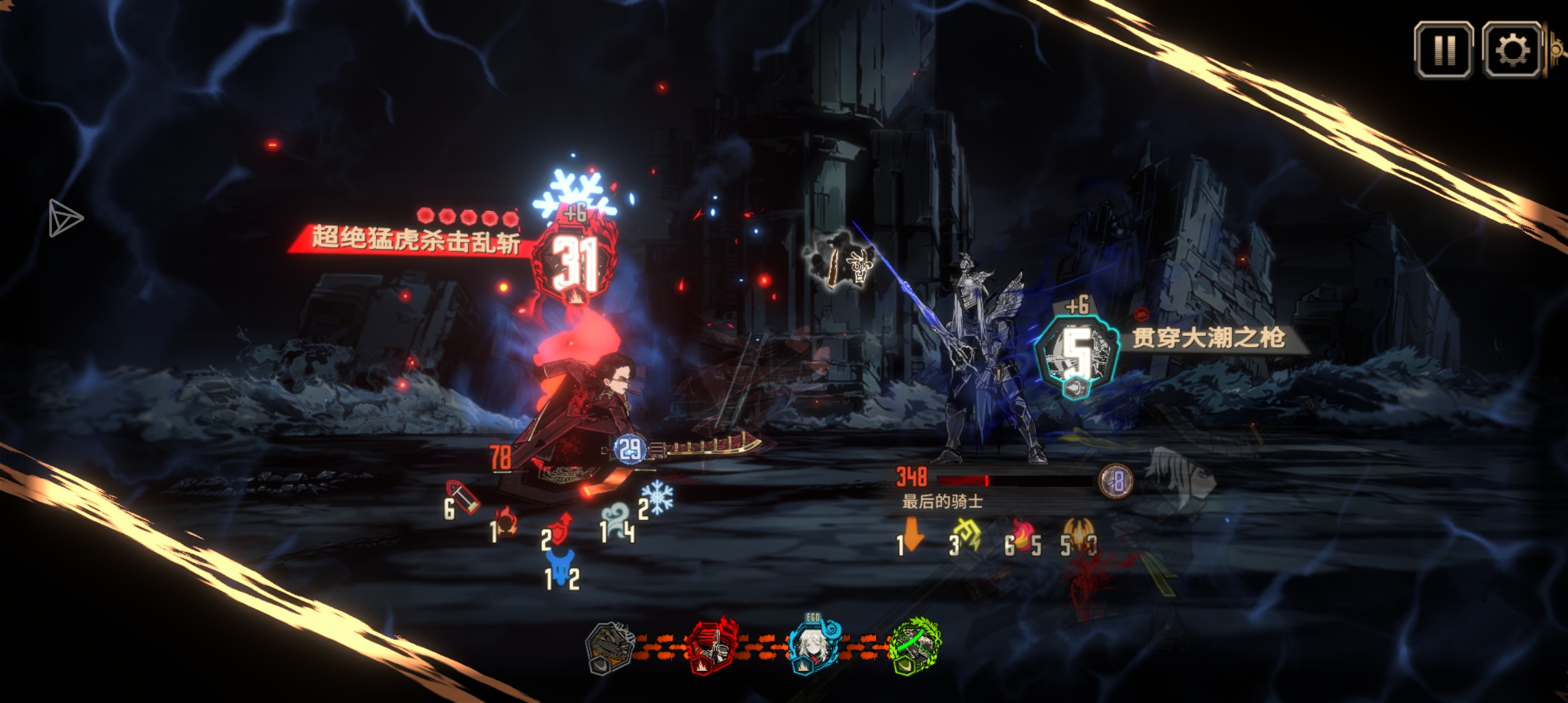The height and width of the screenshot is (703, 1568).
Task: Inspect the blue horned skull status icon
Action: coord(561,564)
